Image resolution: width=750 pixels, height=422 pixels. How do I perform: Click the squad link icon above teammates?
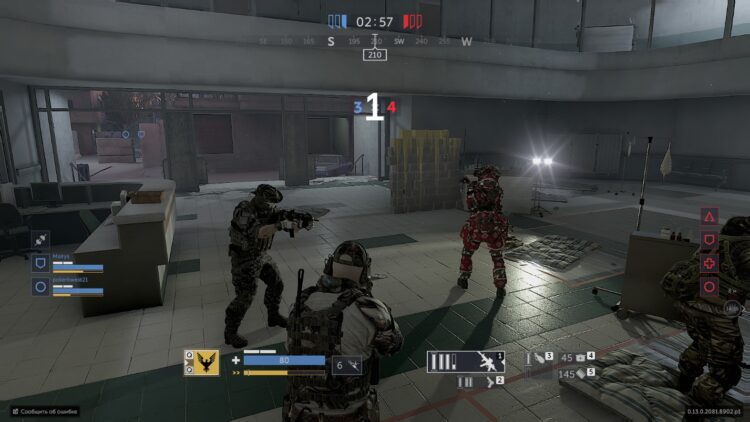click(x=41, y=239)
